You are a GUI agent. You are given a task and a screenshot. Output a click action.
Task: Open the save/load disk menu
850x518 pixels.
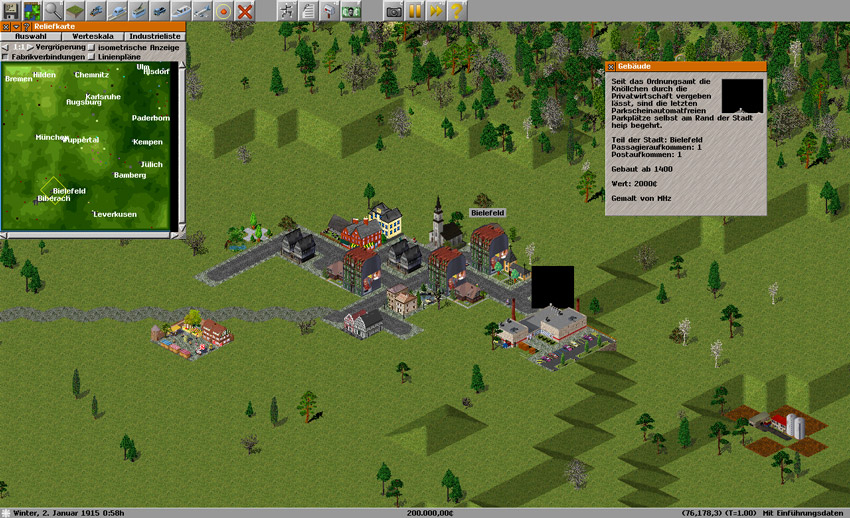[x=10, y=10]
